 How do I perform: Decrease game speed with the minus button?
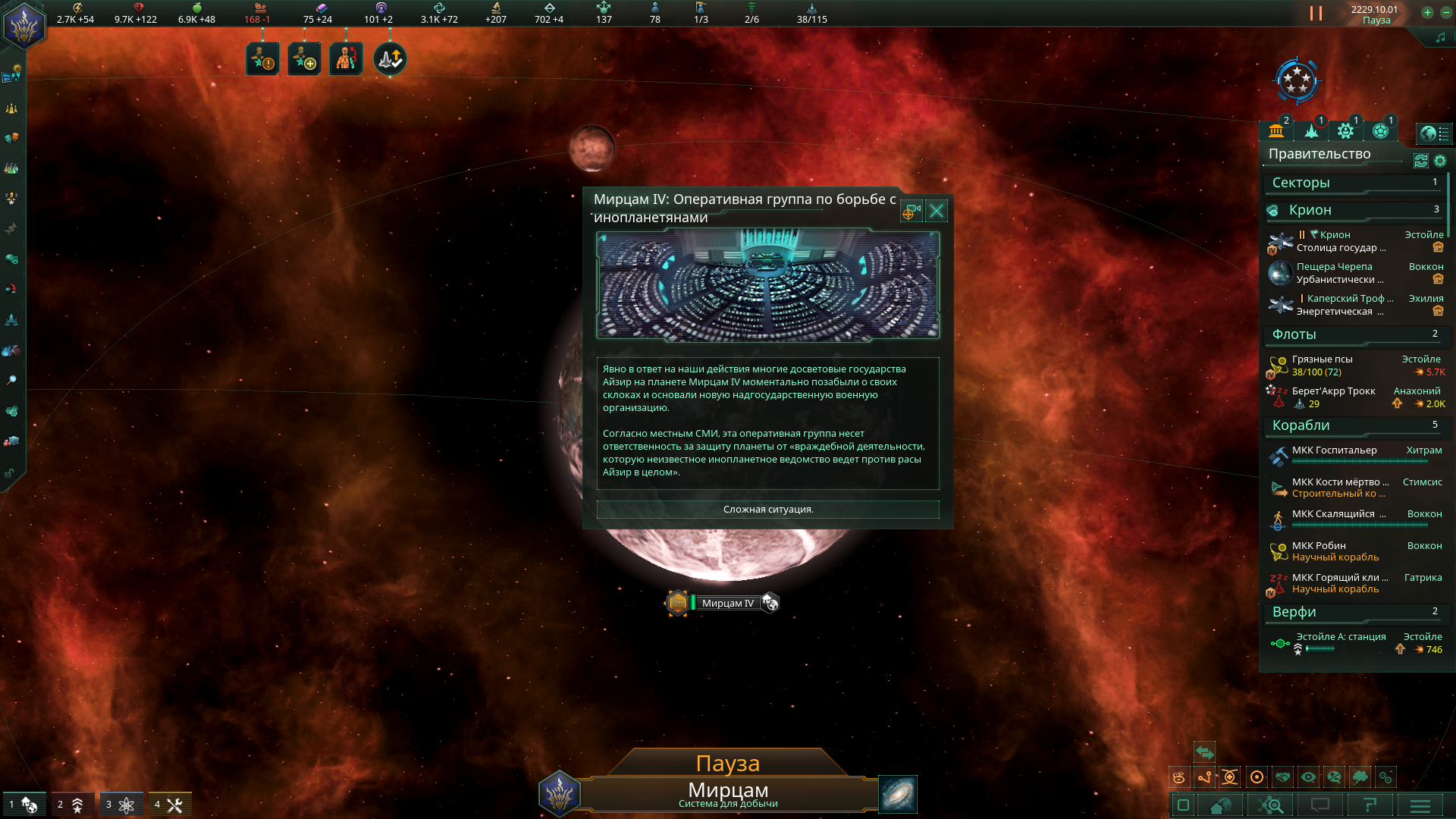1445,12
